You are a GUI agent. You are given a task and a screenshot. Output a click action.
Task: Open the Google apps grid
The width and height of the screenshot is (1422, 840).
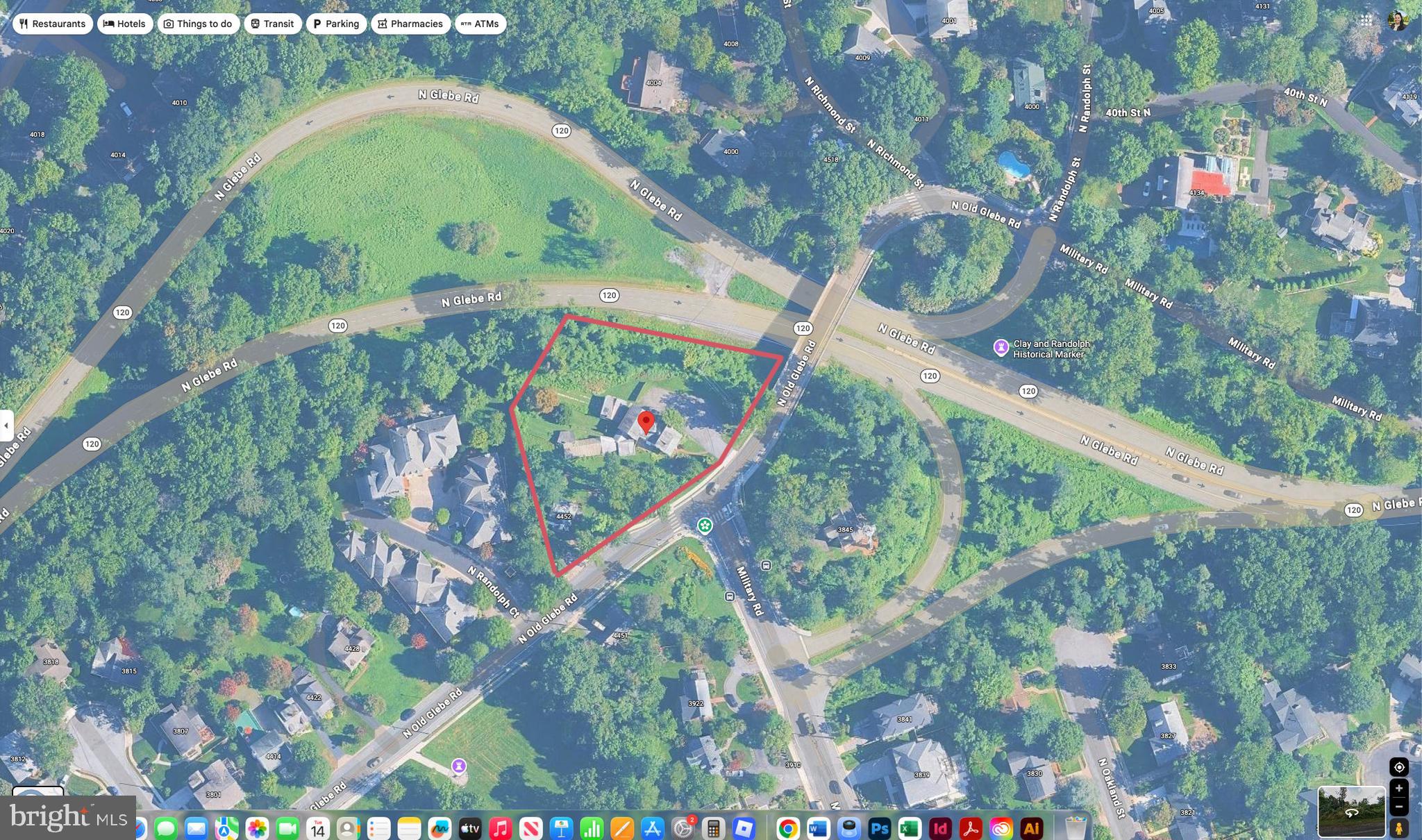point(1366,21)
